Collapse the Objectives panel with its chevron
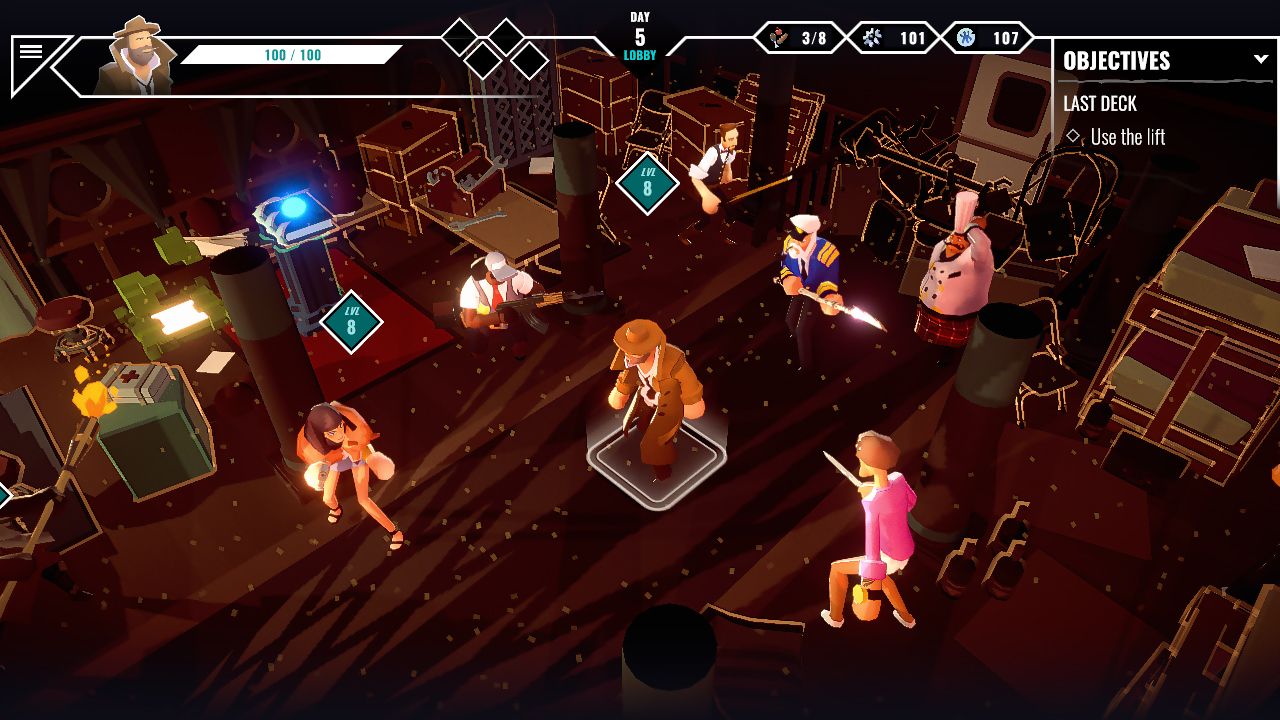1280x720 pixels. click(1261, 58)
